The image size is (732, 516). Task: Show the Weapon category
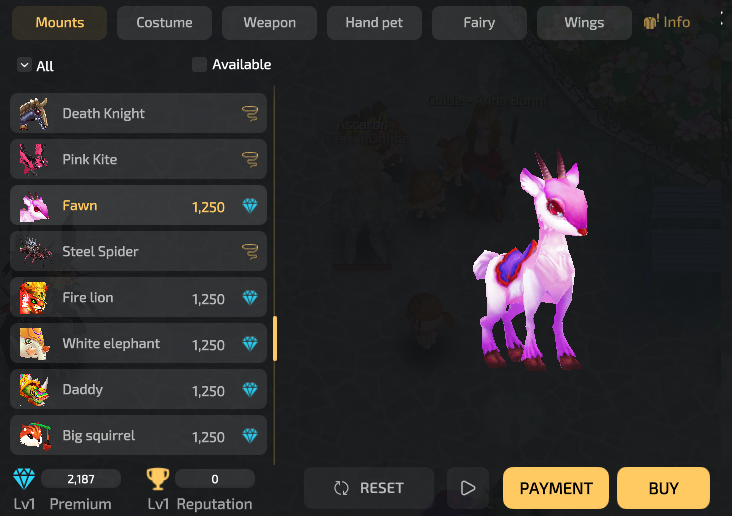[x=269, y=23]
